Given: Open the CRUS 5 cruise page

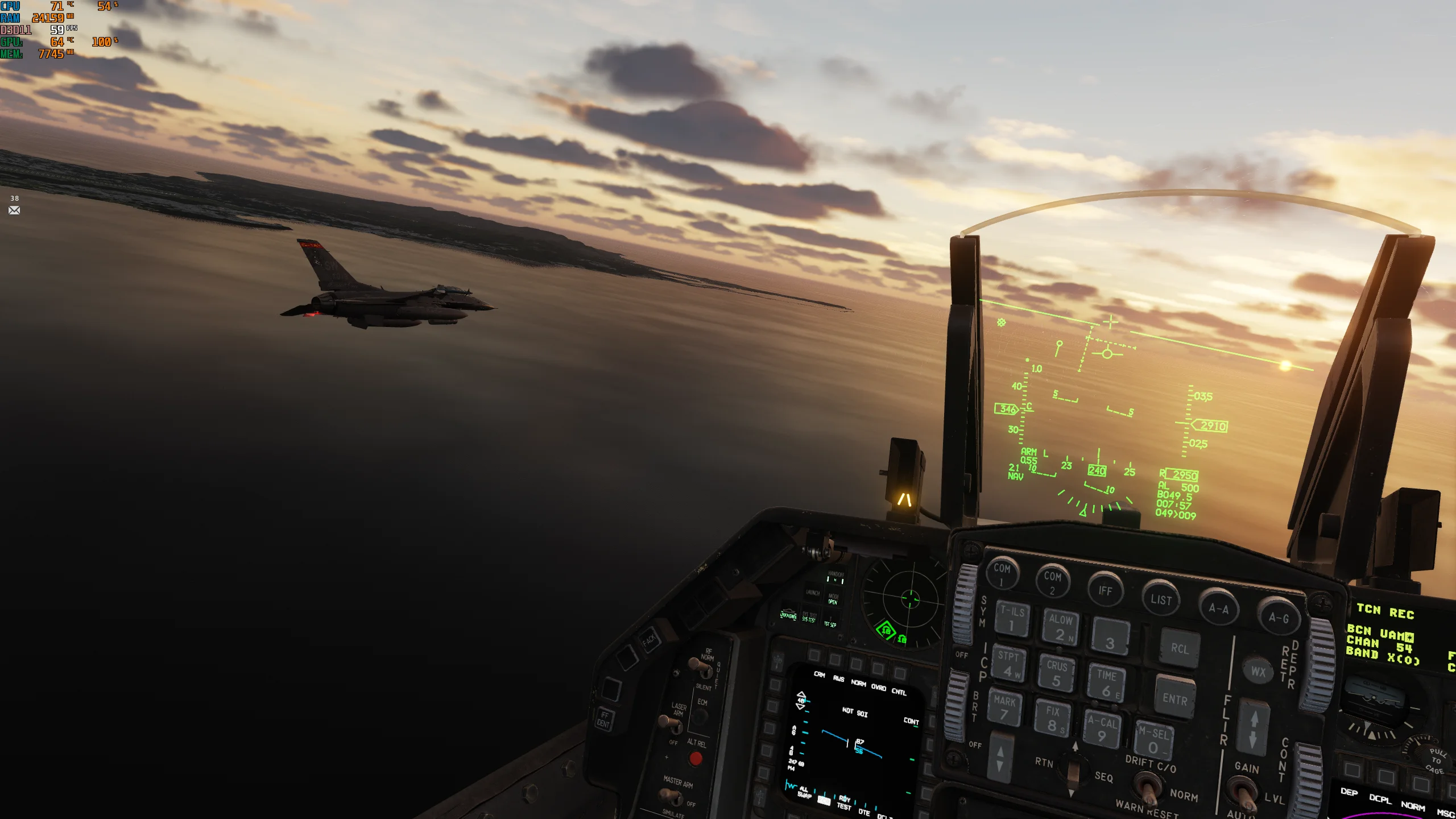Looking at the screenshot, I should coord(1057,673).
